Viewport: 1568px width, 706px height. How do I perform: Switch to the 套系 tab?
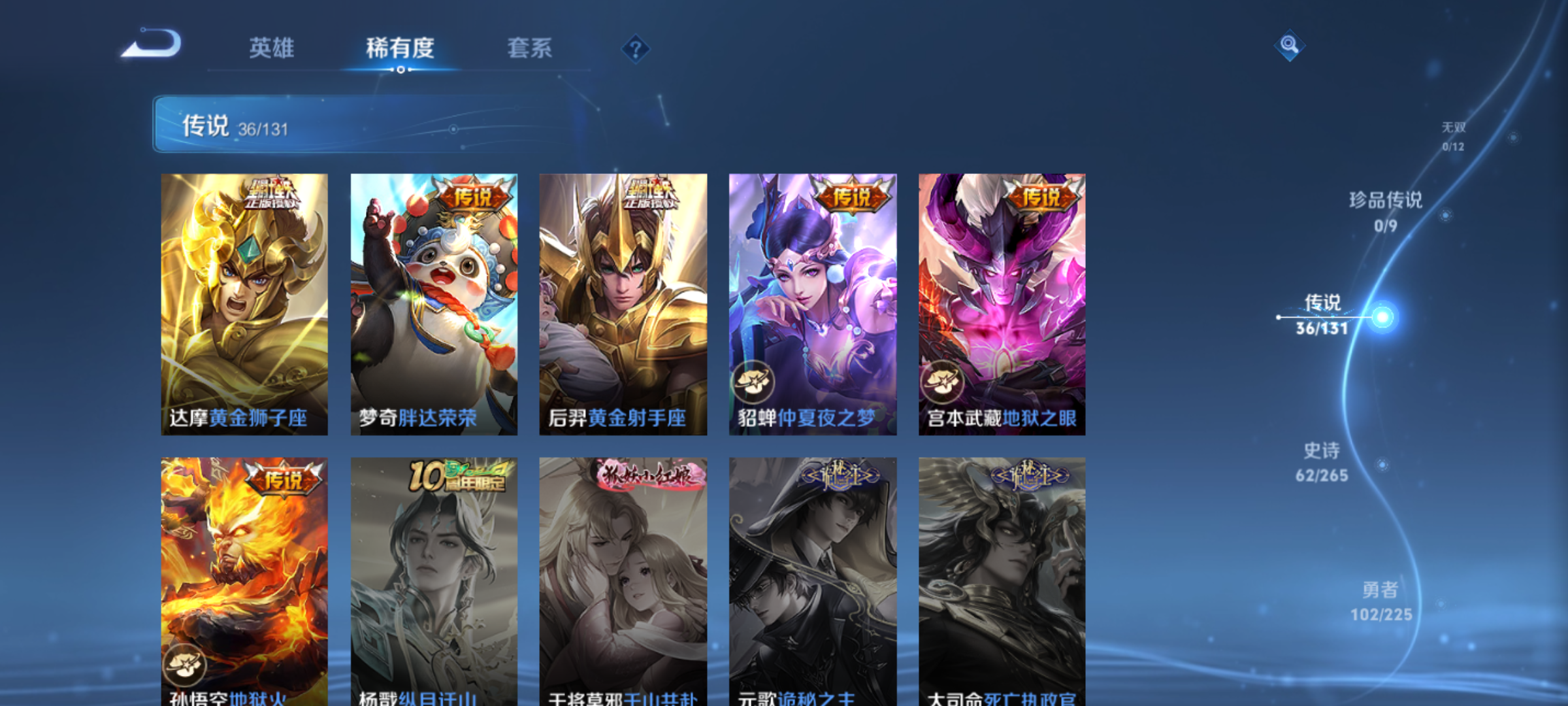[x=529, y=48]
